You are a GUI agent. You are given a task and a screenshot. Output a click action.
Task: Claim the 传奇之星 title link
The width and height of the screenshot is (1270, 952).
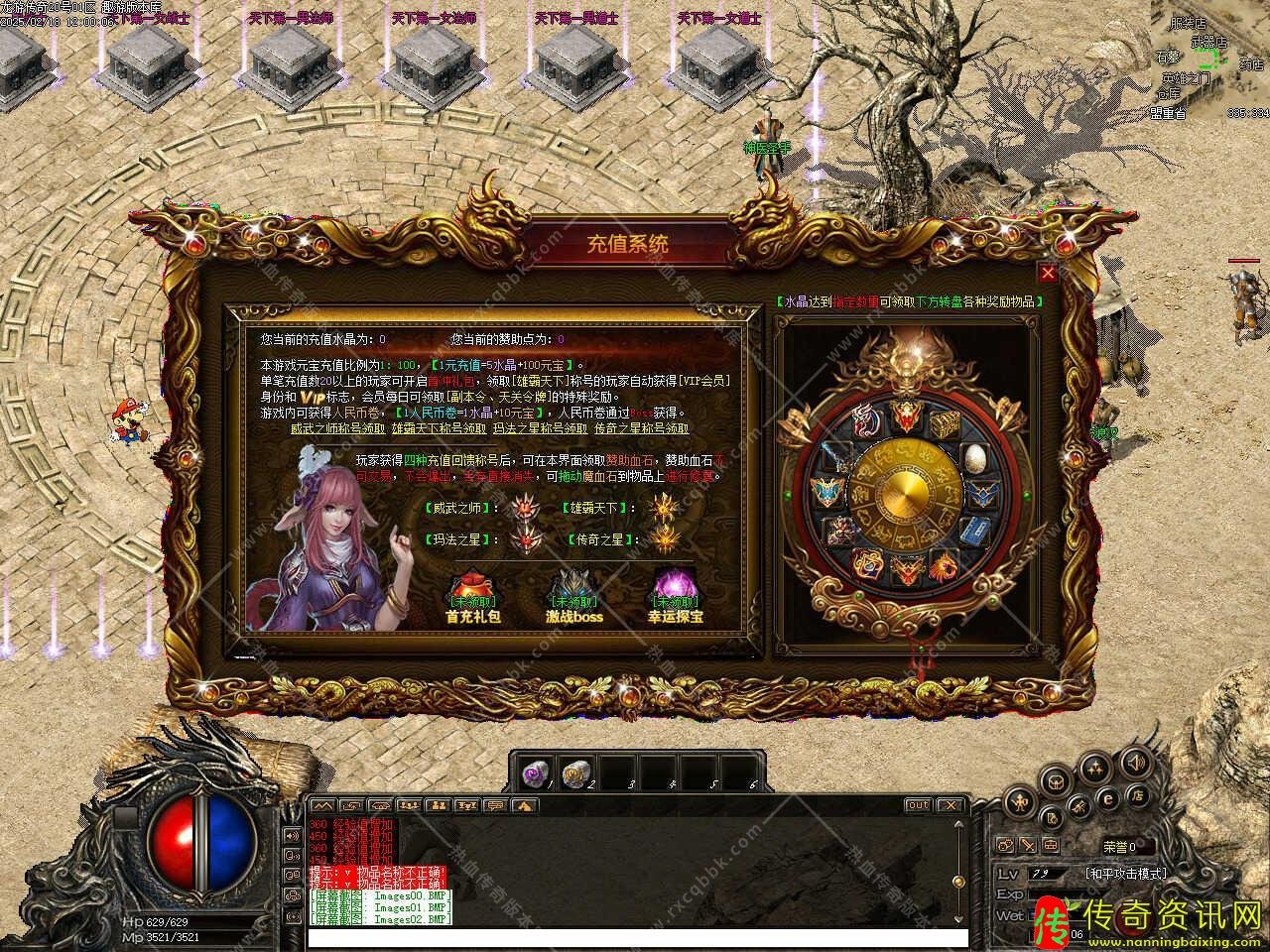[x=641, y=428]
